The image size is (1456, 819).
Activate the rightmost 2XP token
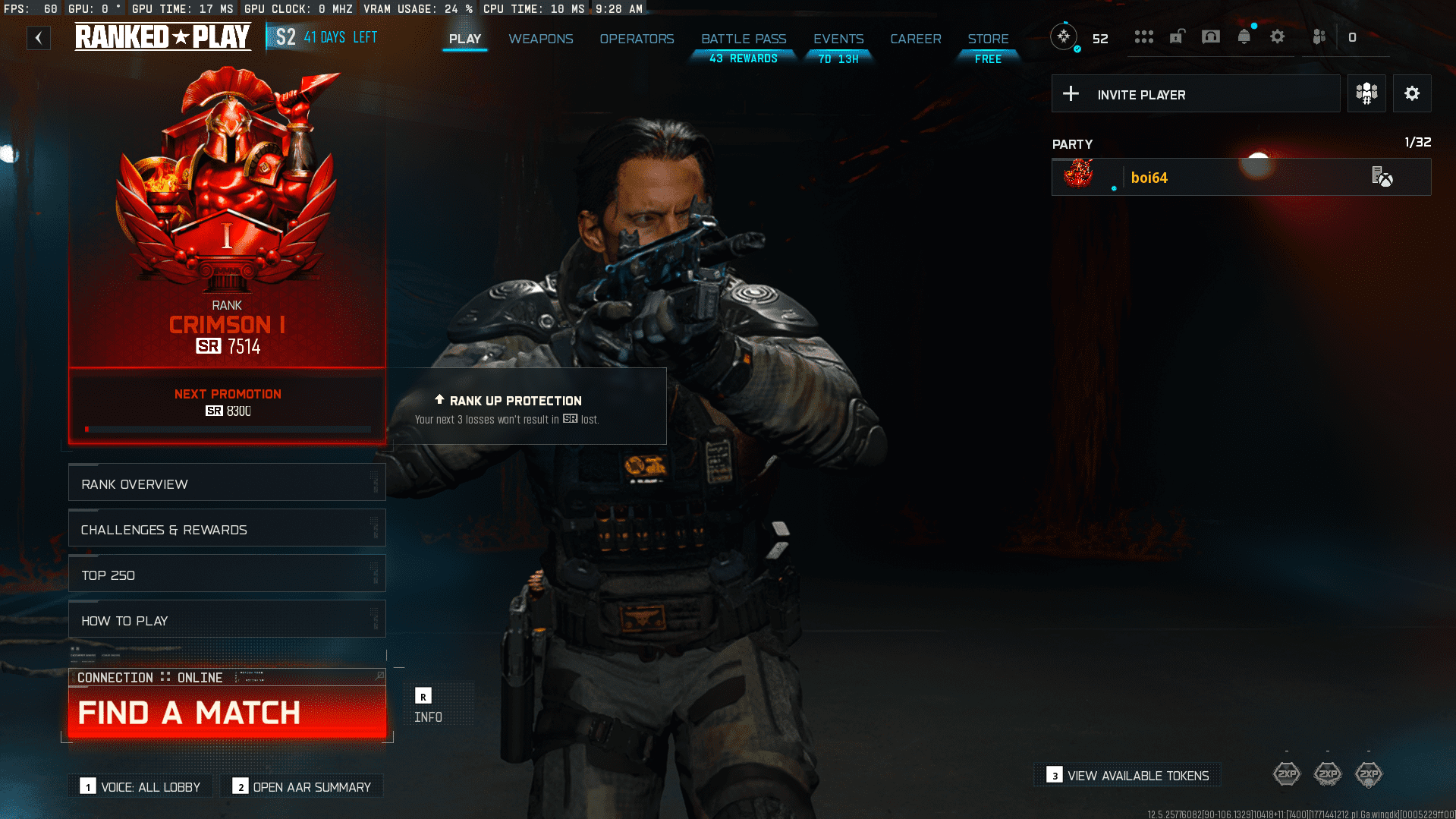[1369, 773]
